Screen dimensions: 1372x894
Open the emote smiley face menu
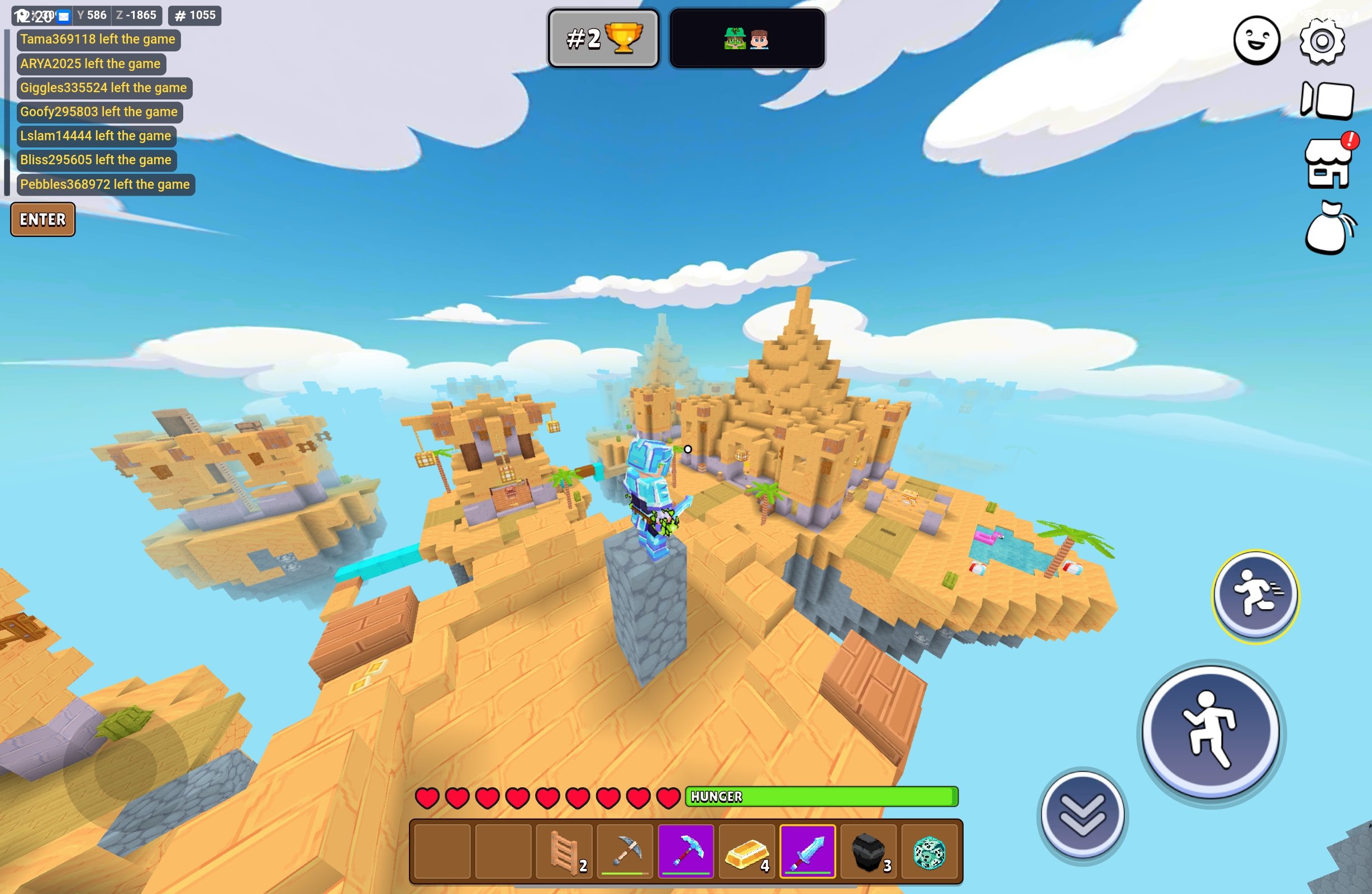tap(1256, 40)
